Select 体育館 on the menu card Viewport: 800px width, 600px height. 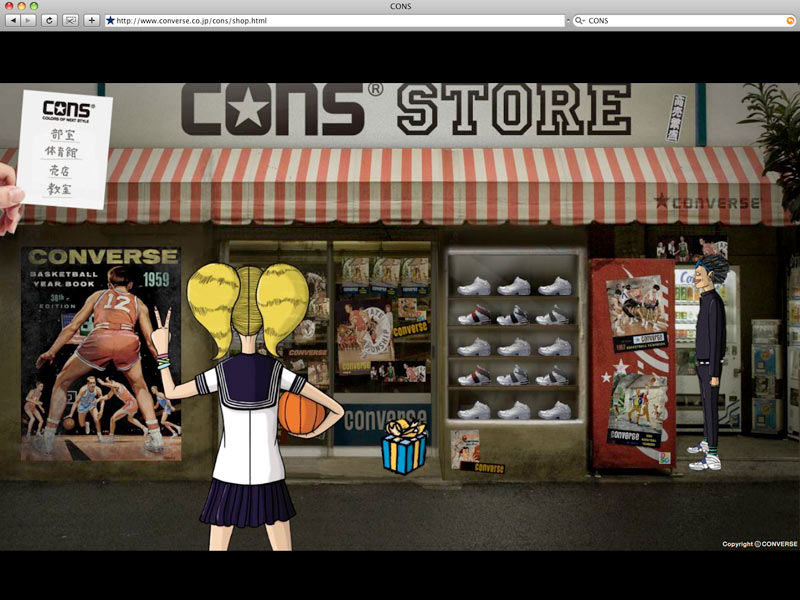61,153
